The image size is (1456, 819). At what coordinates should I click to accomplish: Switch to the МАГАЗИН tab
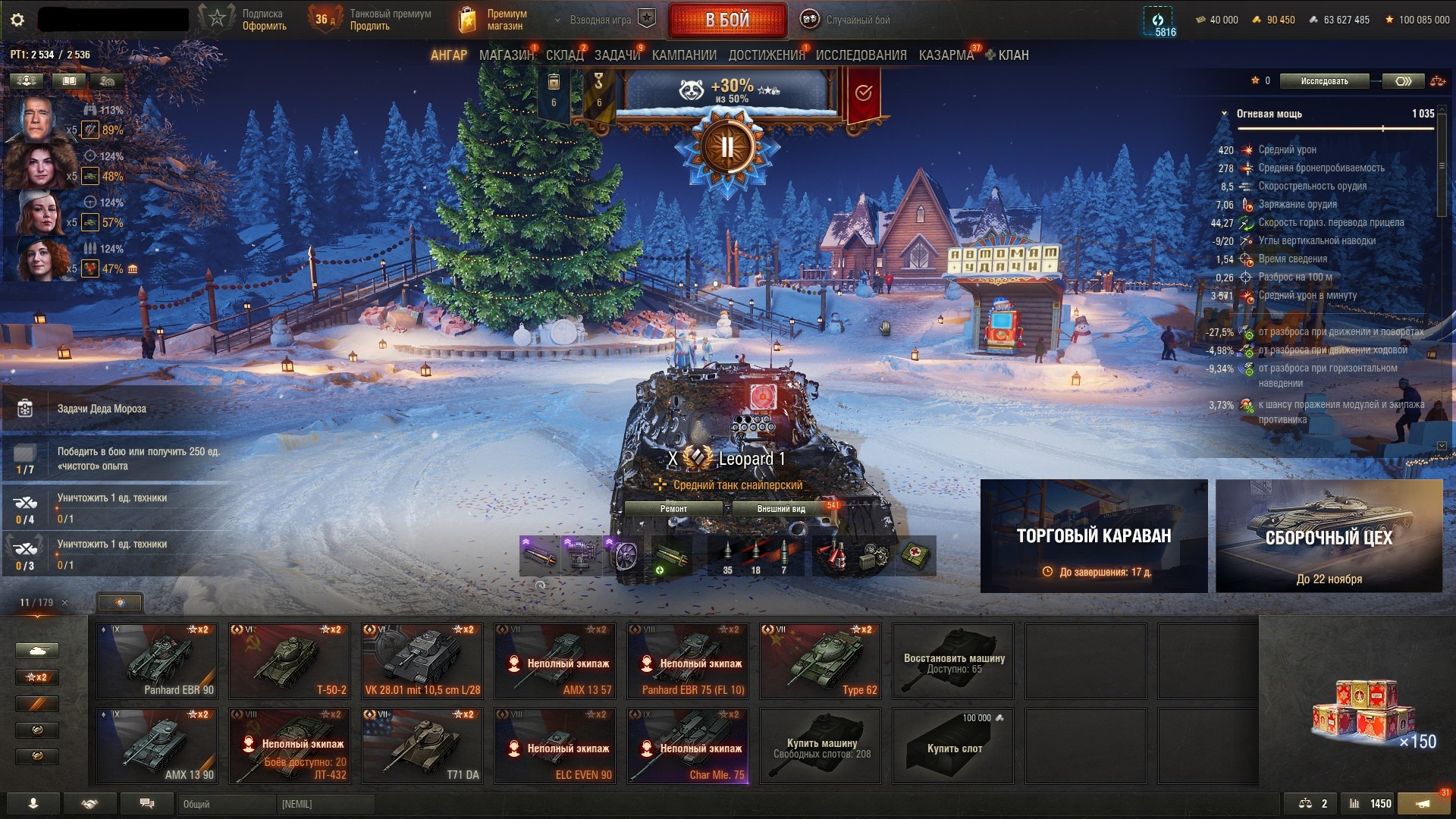[506, 55]
